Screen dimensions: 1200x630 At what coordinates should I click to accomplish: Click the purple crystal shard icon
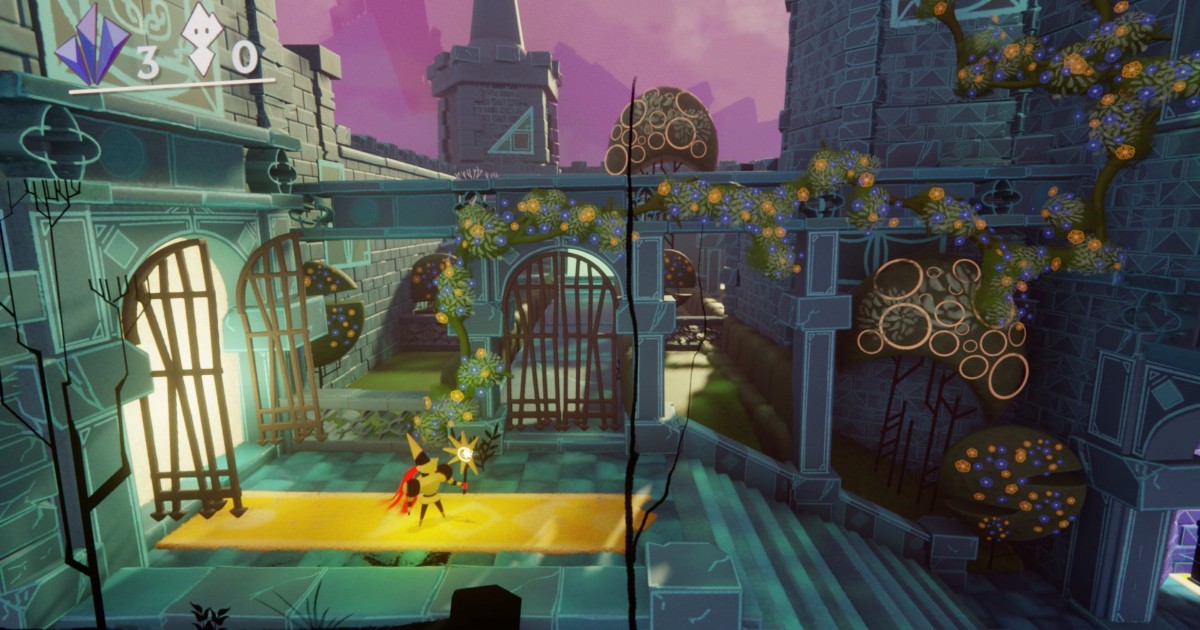pyautogui.click(x=91, y=46)
